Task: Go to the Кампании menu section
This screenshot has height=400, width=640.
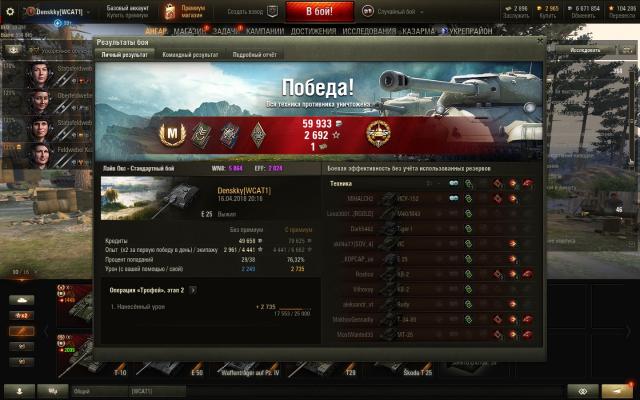Action: [264, 31]
